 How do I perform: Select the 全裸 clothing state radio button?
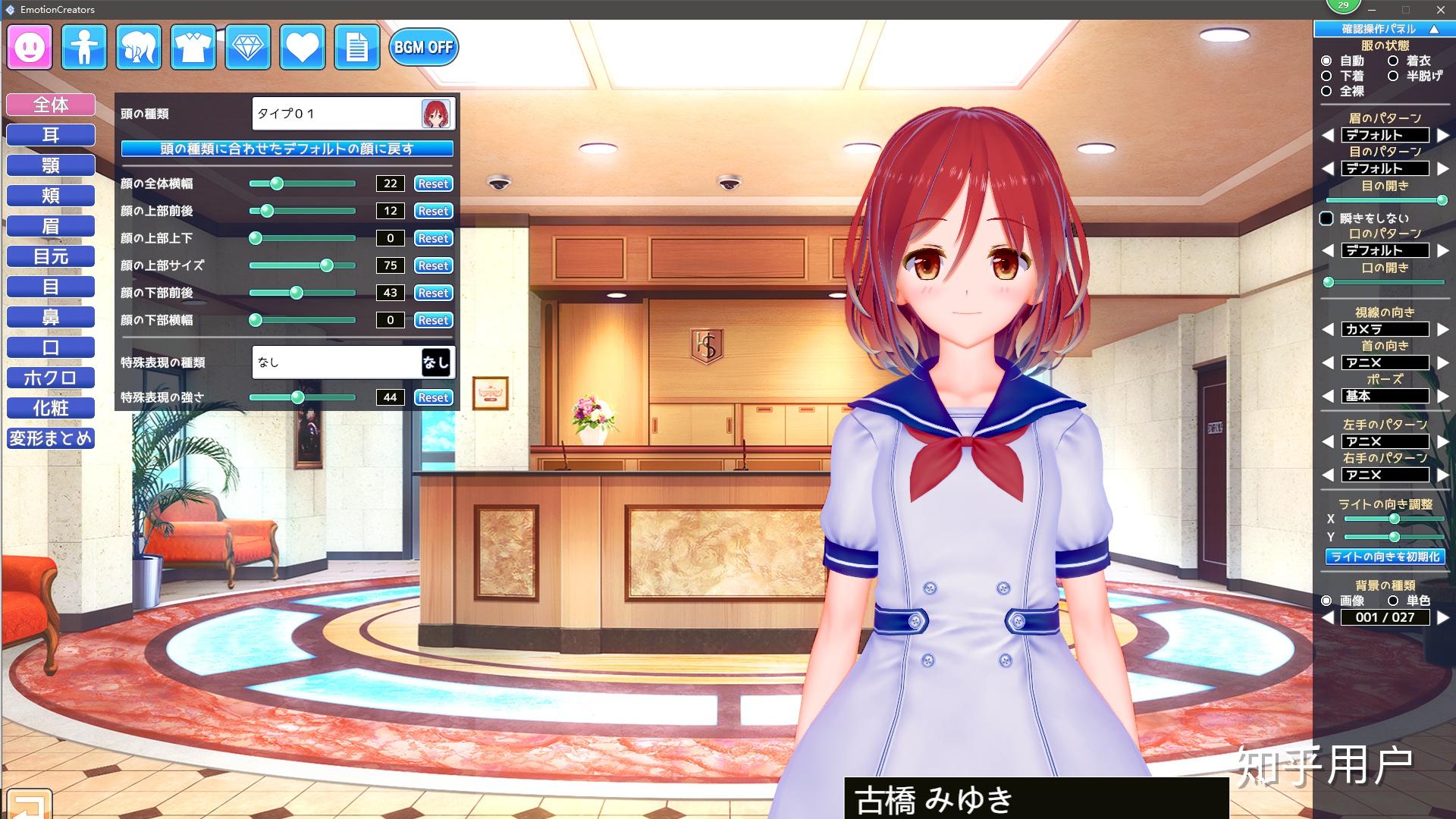point(1326,91)
